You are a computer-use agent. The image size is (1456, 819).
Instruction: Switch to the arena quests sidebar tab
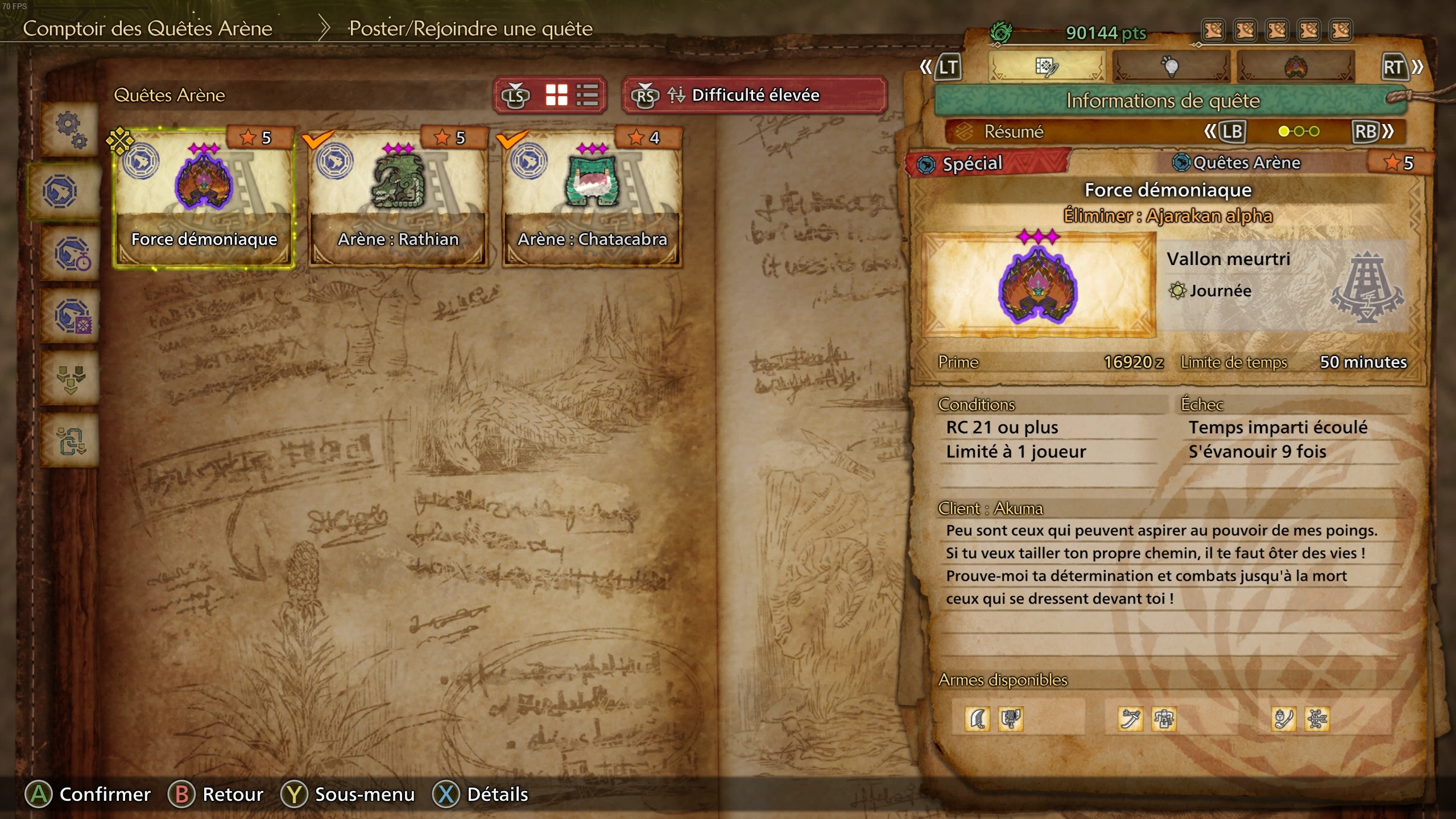(x=61, y=192)
